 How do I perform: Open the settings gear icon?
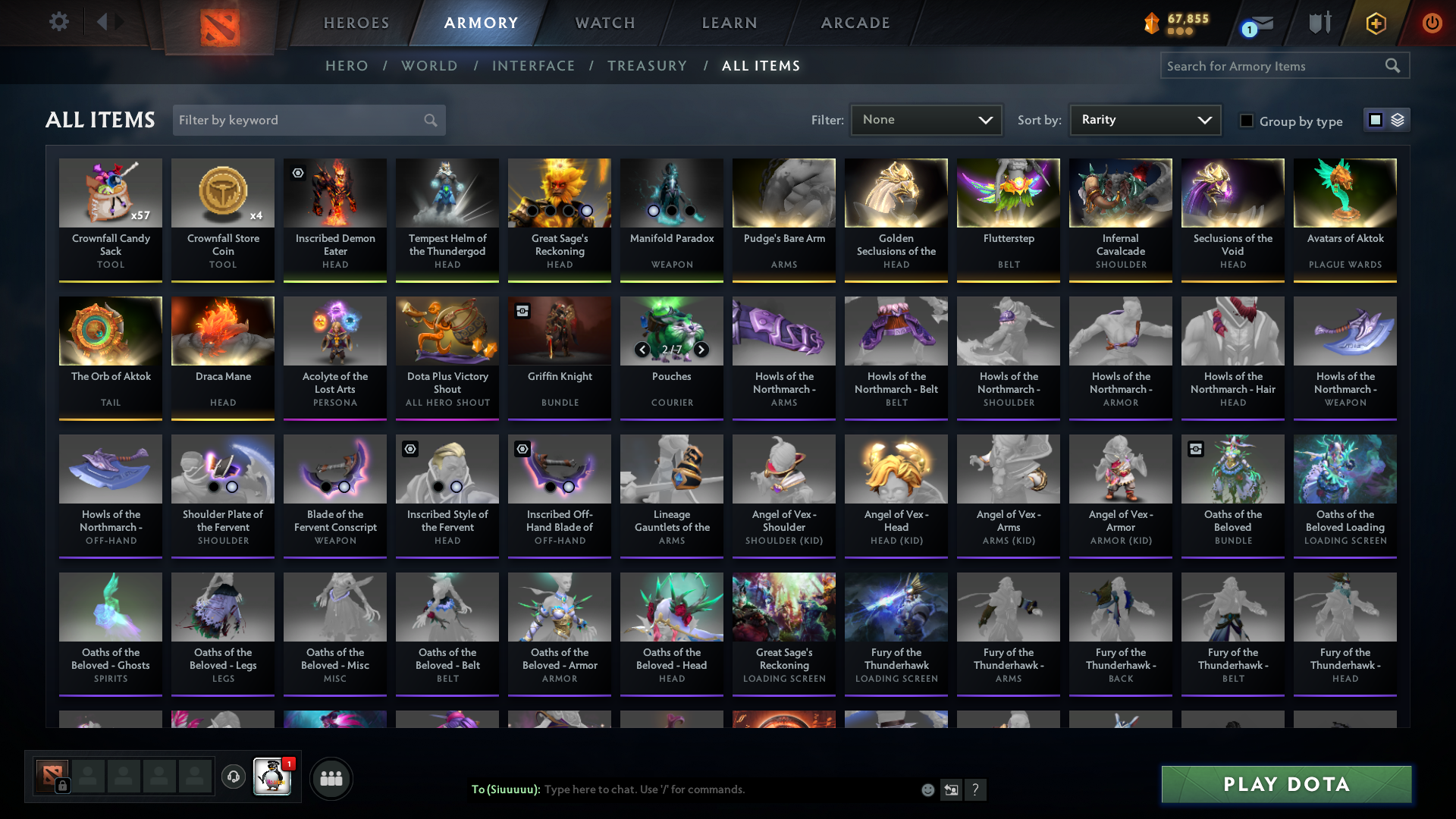click(x=59, y=21)
